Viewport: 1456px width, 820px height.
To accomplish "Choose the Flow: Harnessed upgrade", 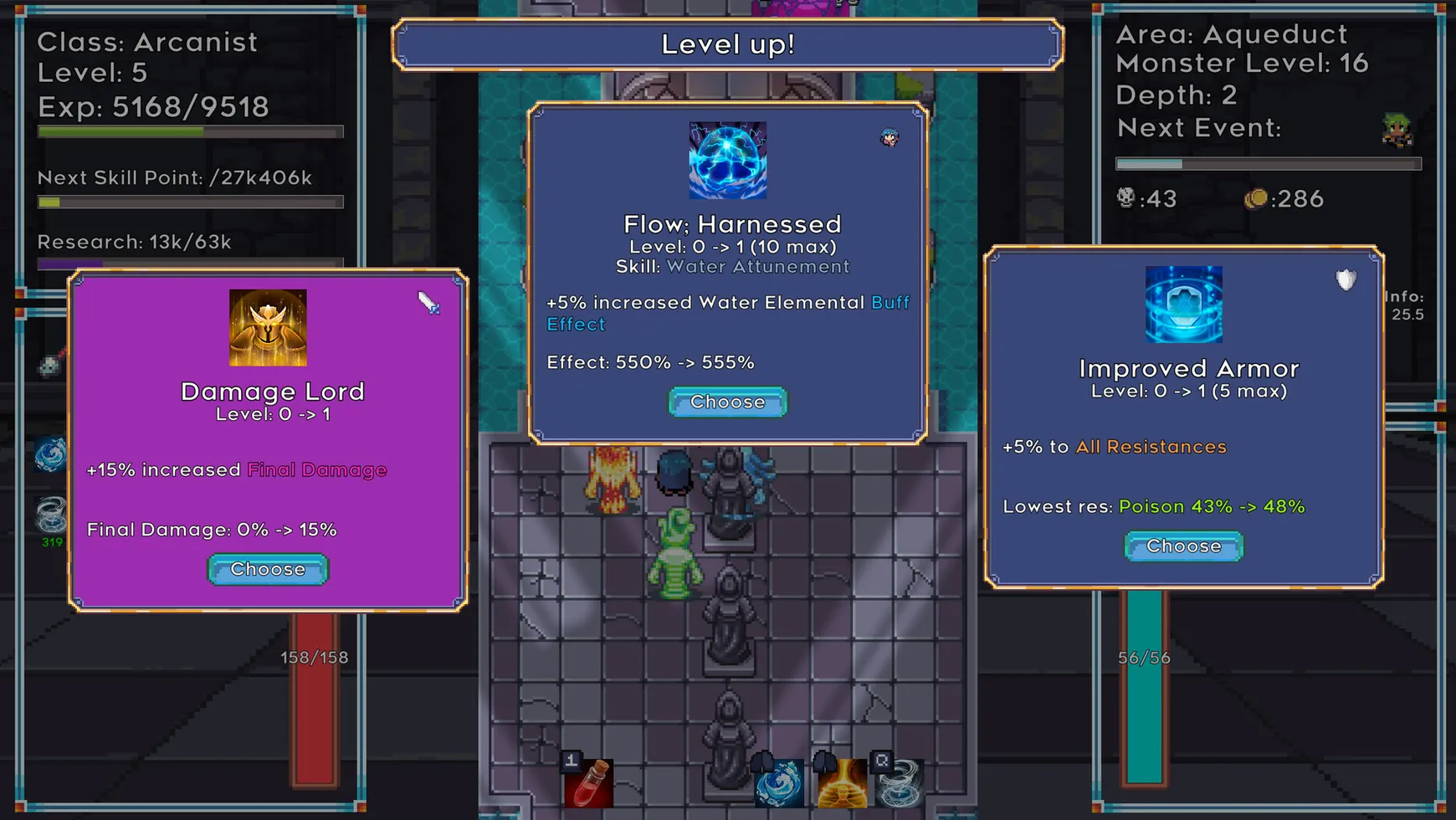I will point(727,402).
